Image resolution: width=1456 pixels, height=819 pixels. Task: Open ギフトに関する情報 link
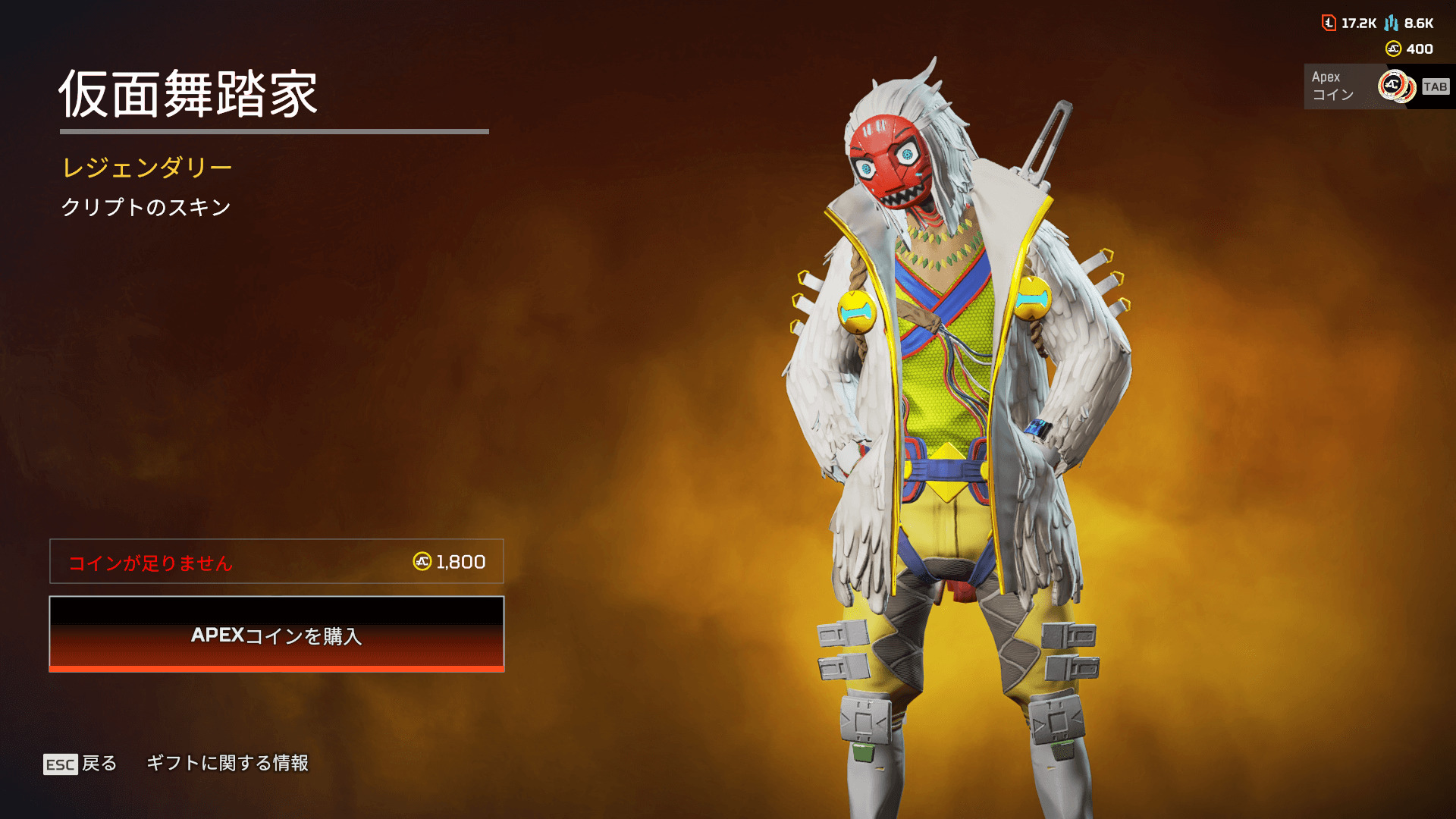[227, 763]
